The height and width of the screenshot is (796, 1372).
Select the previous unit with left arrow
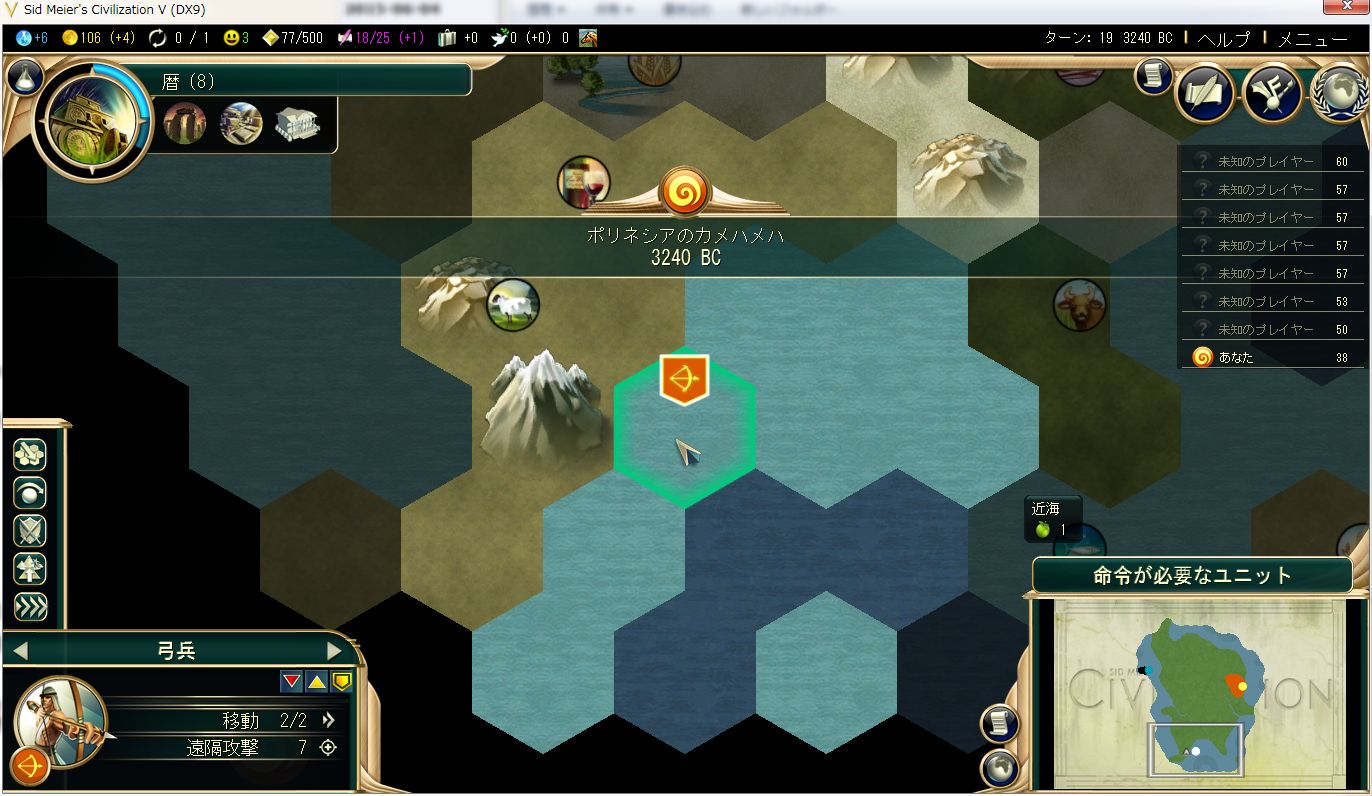tap(20, 651)
